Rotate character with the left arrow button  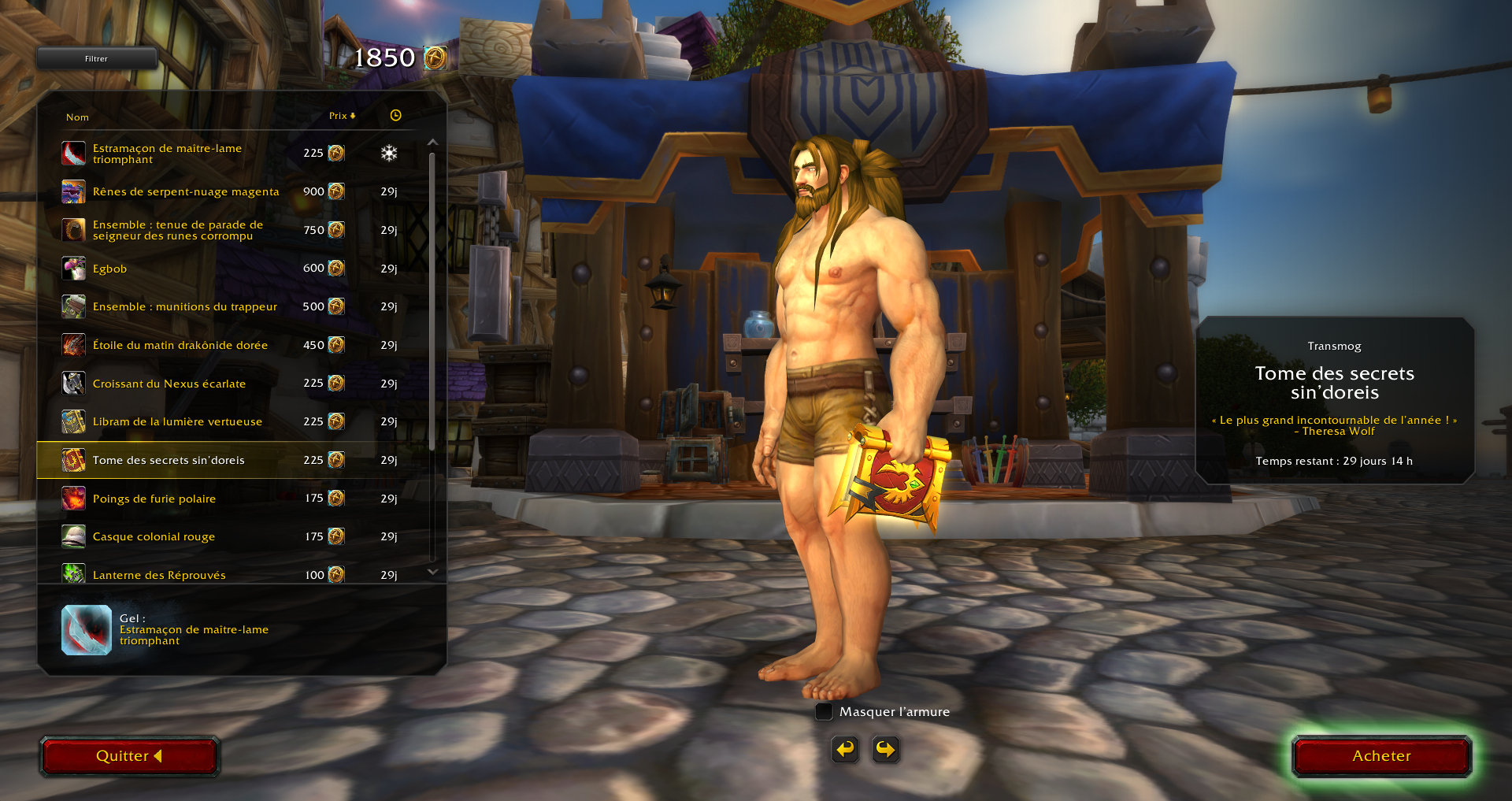(845, 749)
